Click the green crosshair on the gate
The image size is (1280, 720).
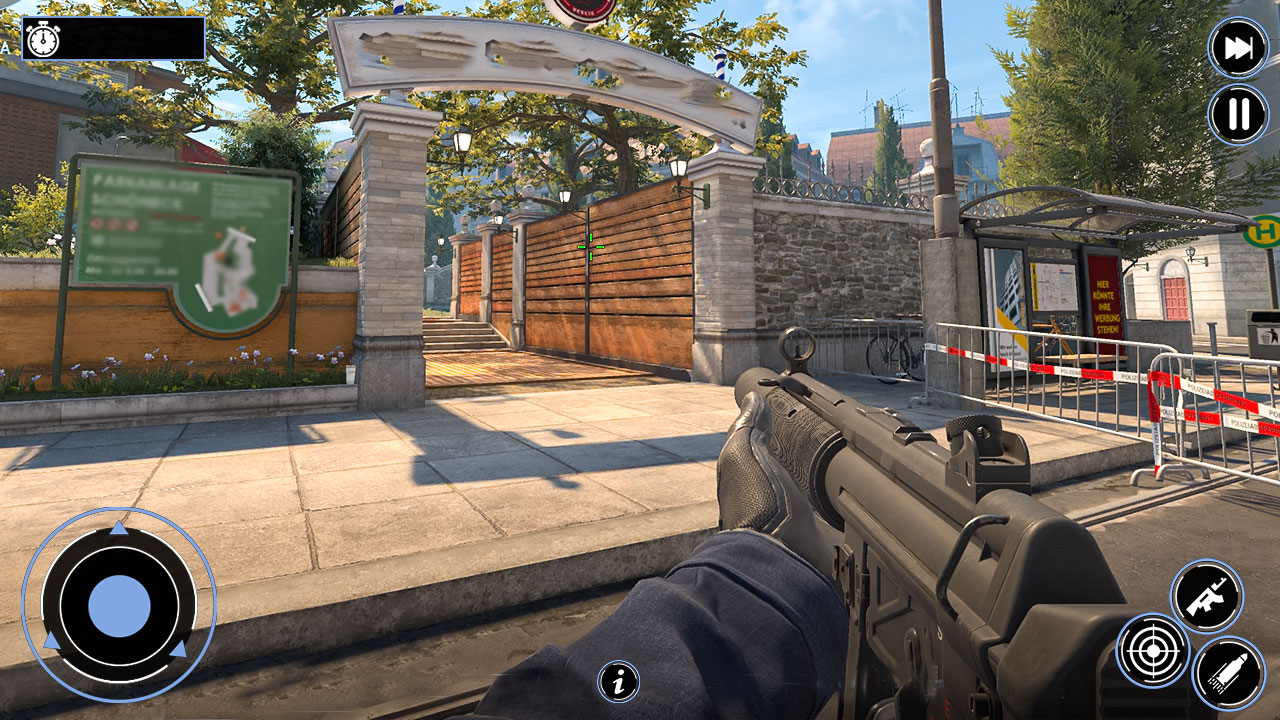click(591, 245)
